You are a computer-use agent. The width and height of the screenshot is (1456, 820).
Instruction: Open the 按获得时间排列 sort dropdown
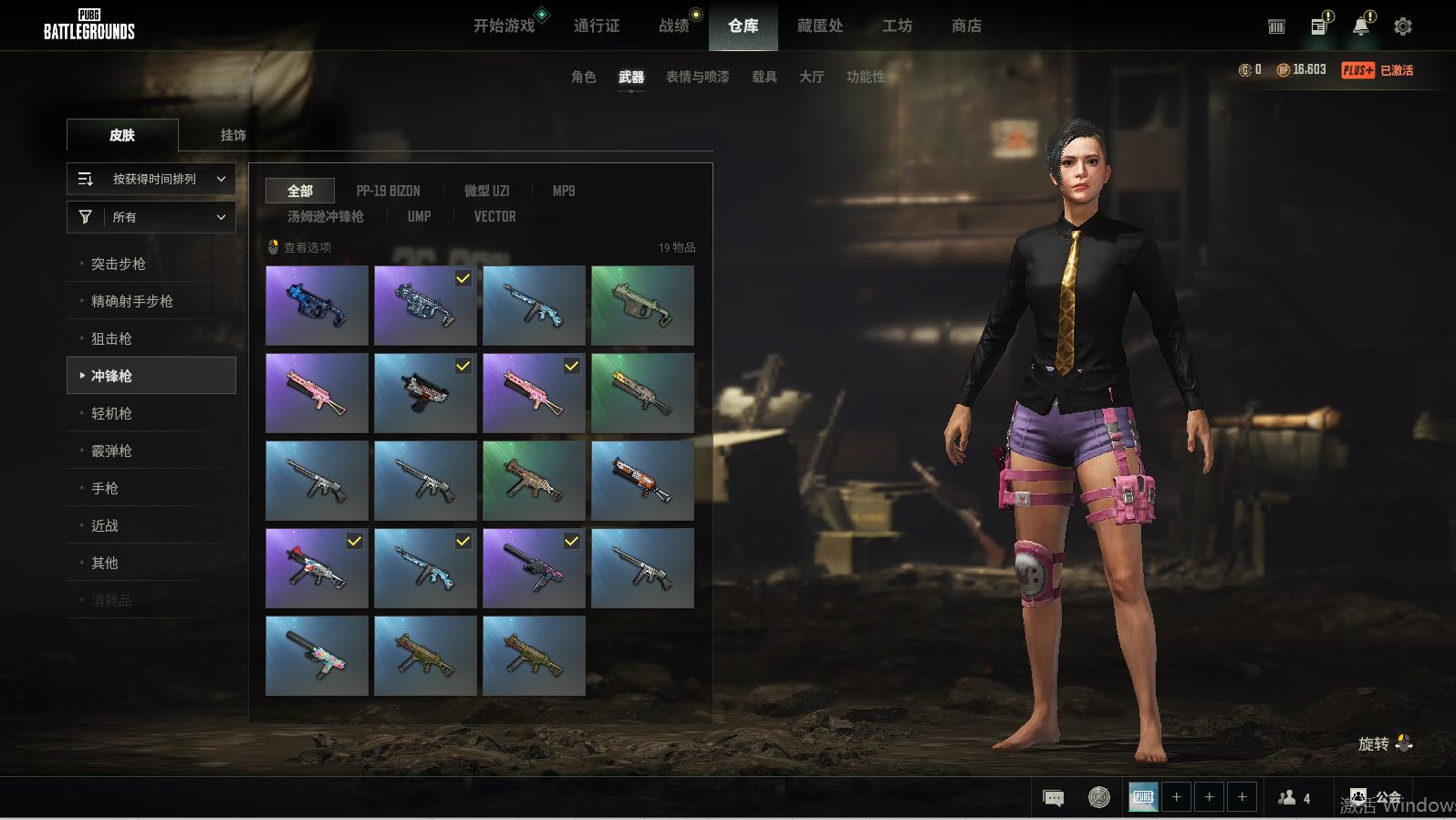click(151, 180)
